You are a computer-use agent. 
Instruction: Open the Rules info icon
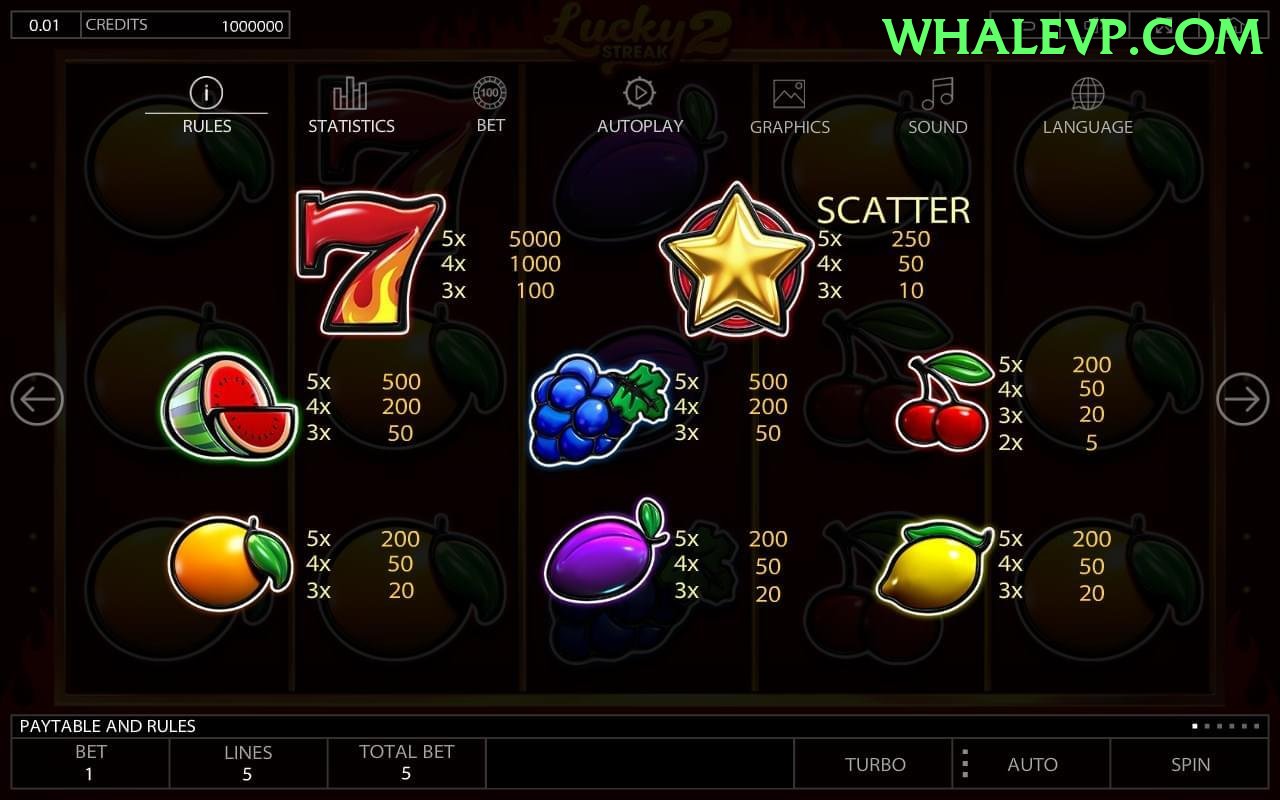(x=206, y=92)
